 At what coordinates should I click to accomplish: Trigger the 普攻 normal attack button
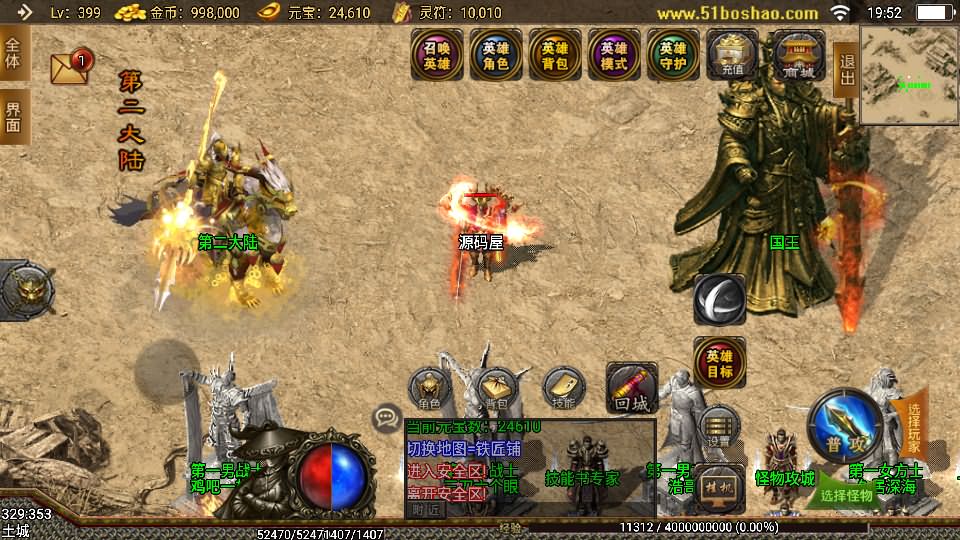pos(844,425)
